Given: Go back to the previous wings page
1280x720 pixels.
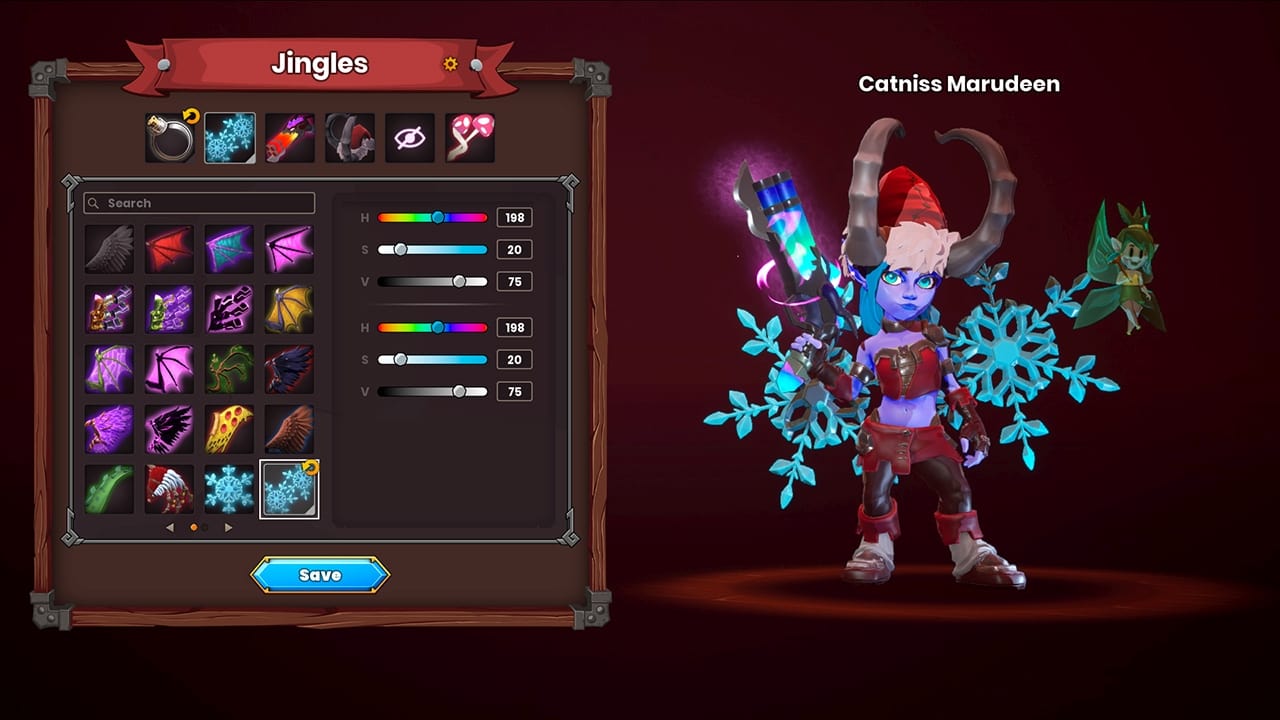Looking at the screenshot, I should click(170, 527).
